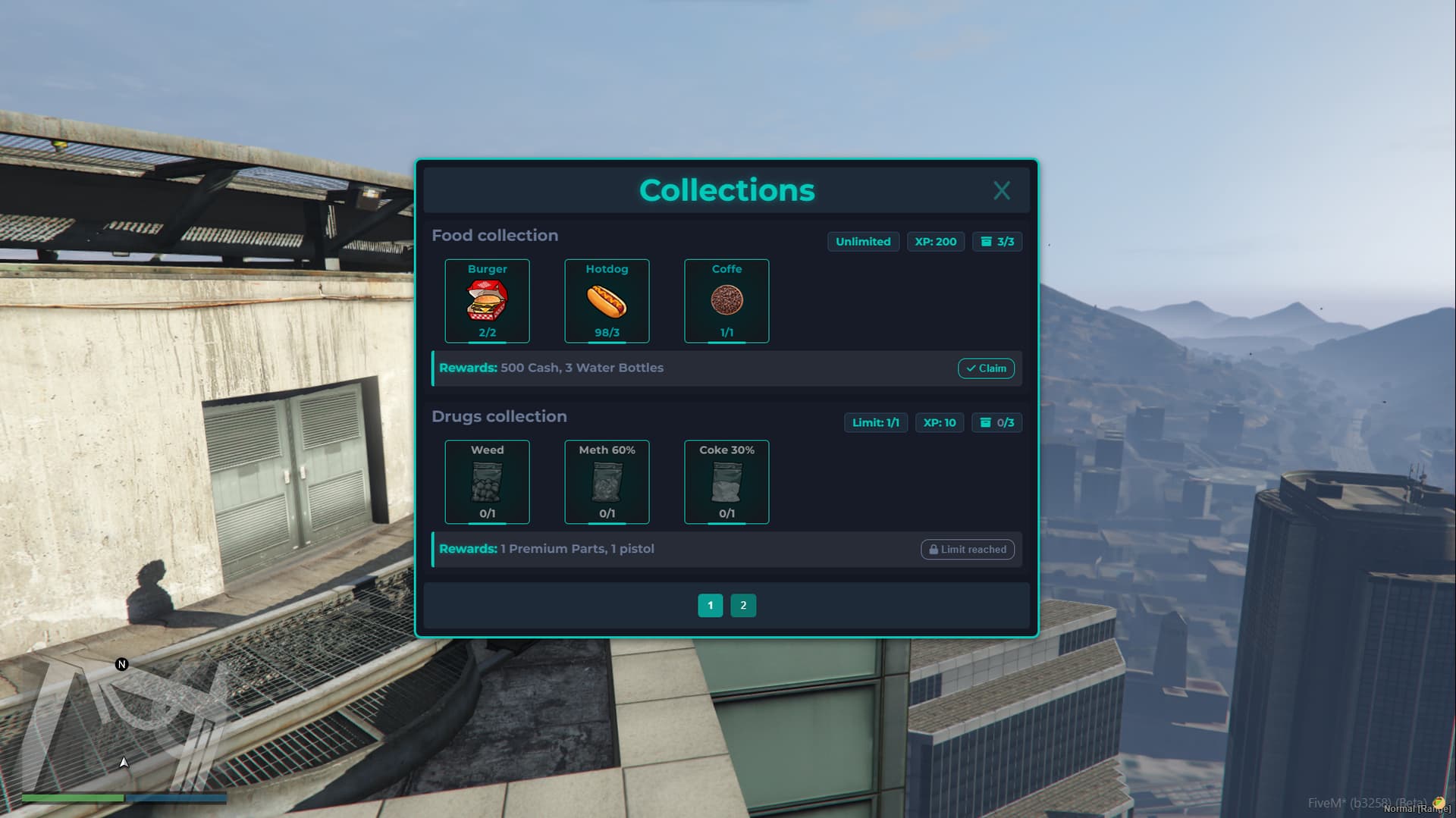Select the Coke 30% bag icon
1456x818 pixels.
pos(726,483)
